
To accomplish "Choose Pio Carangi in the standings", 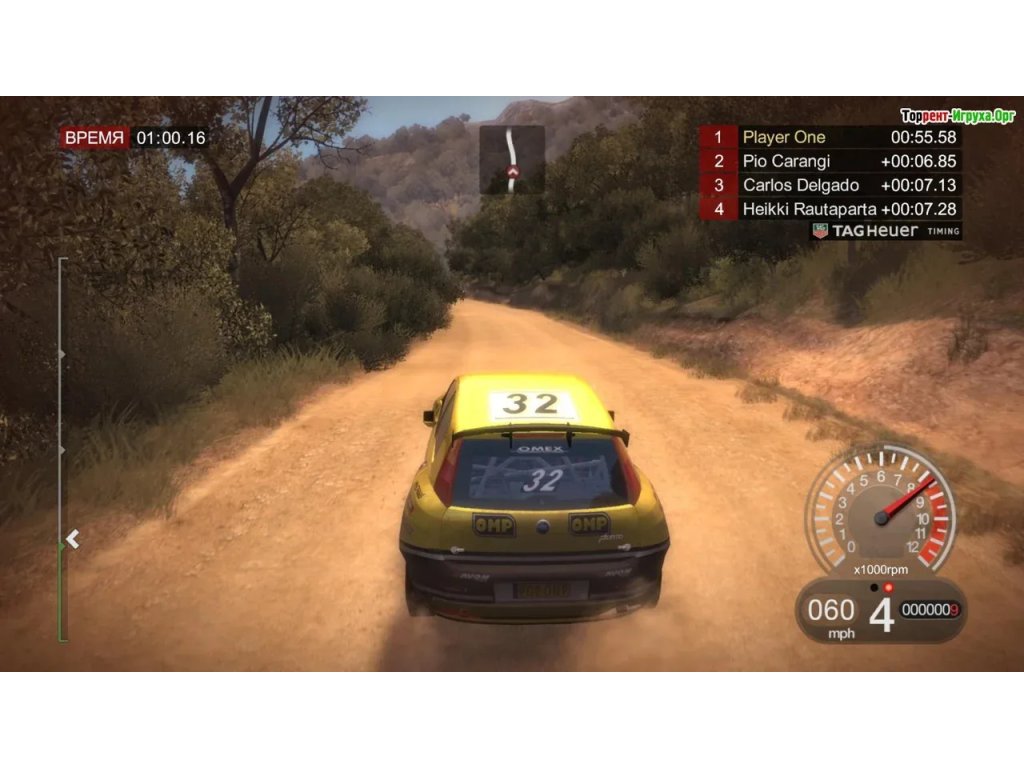I will [x=831, y=161].
